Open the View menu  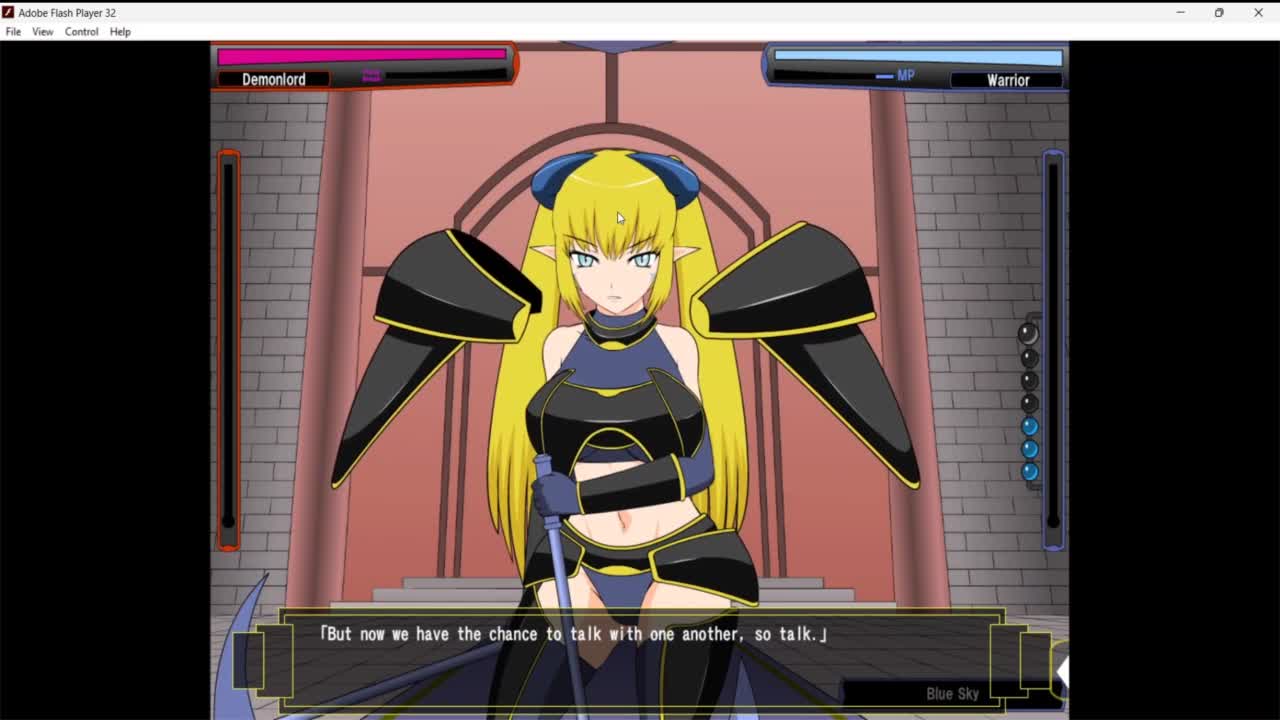click(42, 32)
